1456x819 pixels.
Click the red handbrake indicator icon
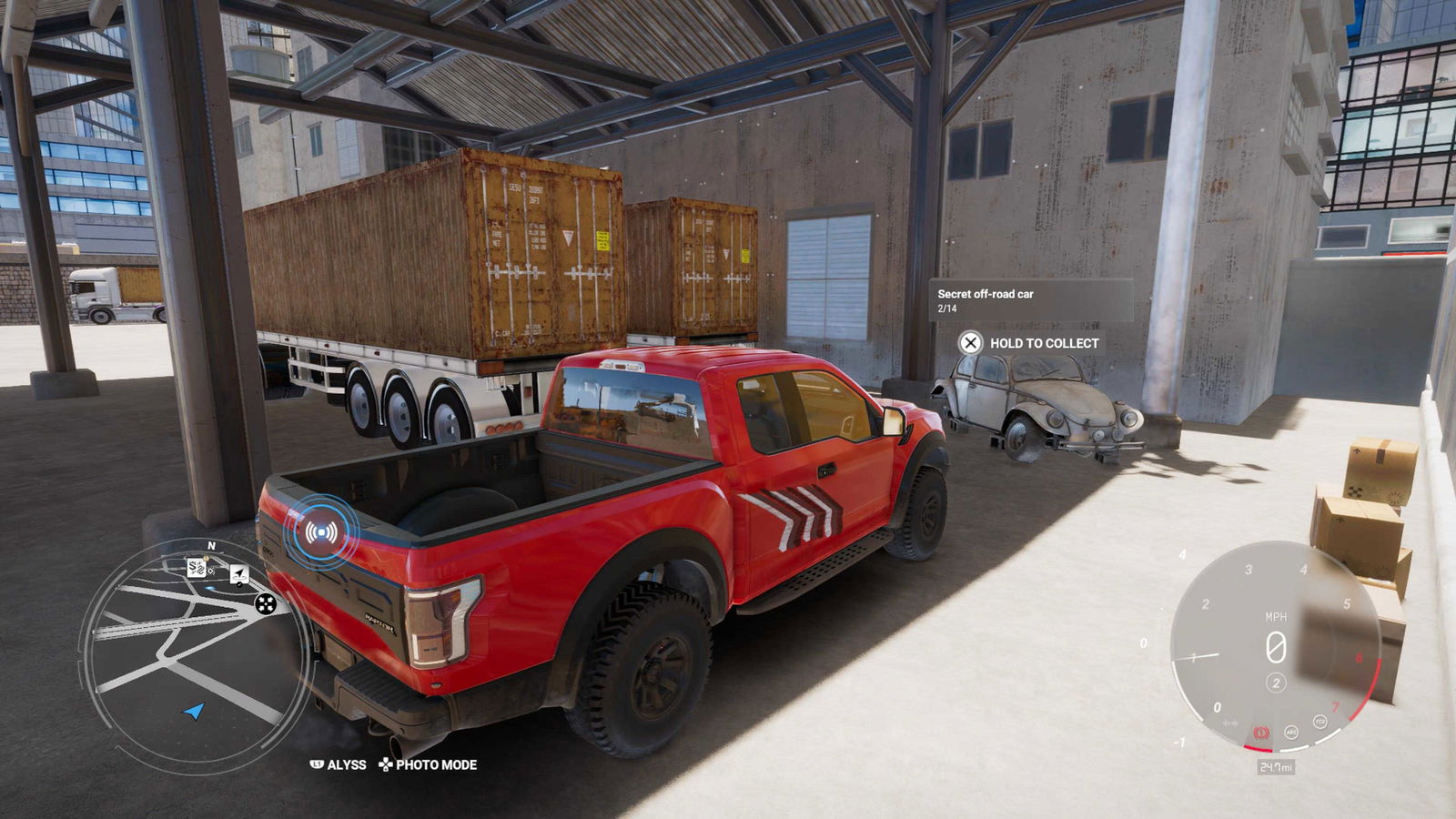pyautogui.click(x=1261, y=733)
